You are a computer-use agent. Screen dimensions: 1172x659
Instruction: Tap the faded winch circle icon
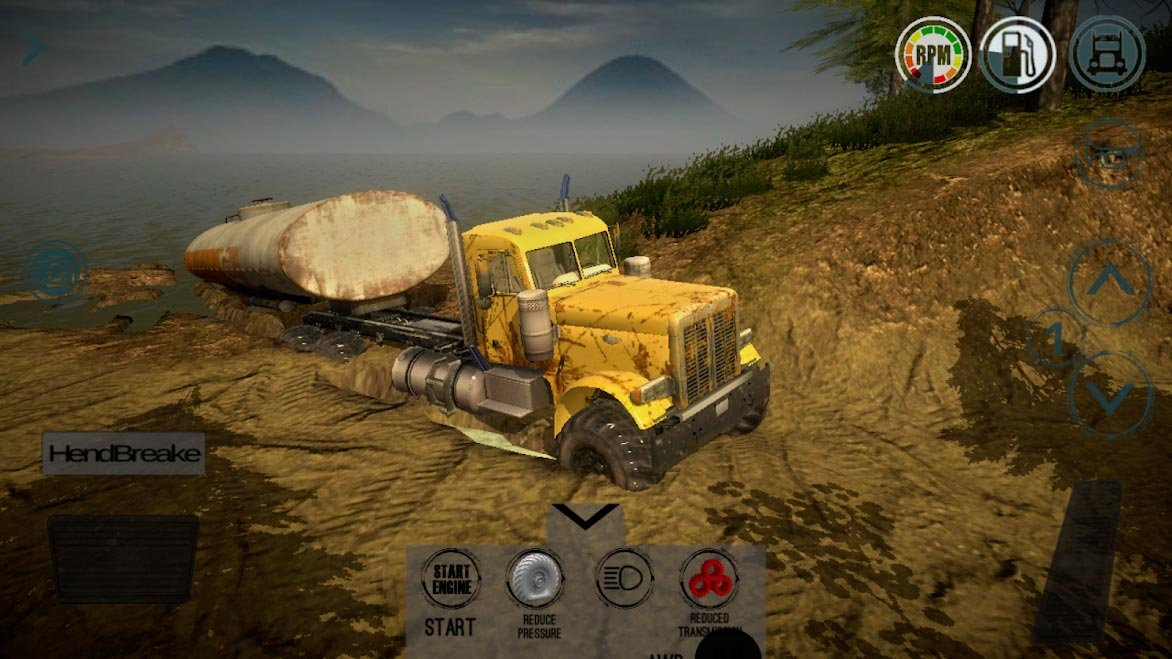tap(1109, 153)
